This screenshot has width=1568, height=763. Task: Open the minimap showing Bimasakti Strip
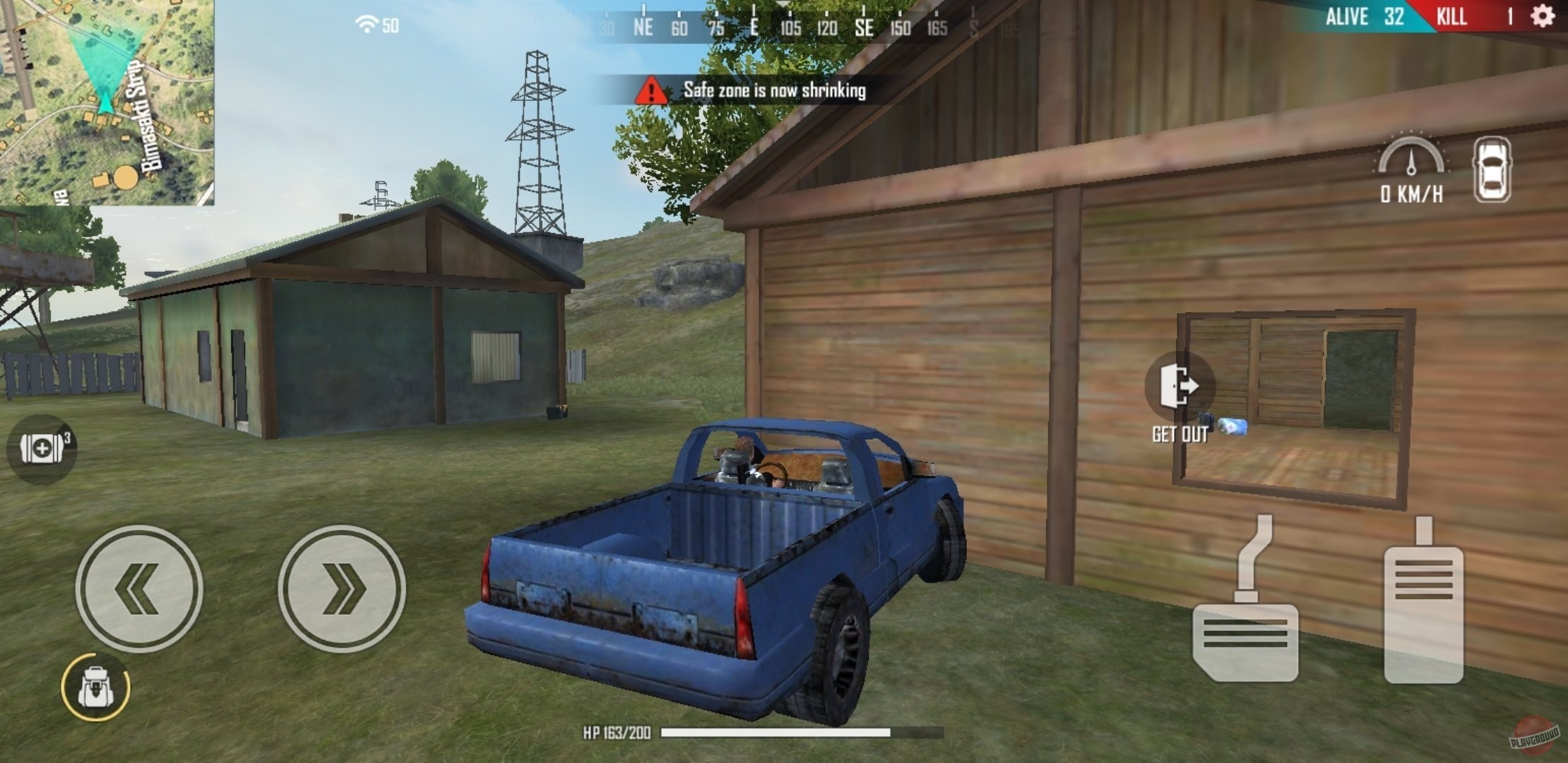(x=107, y=102)
